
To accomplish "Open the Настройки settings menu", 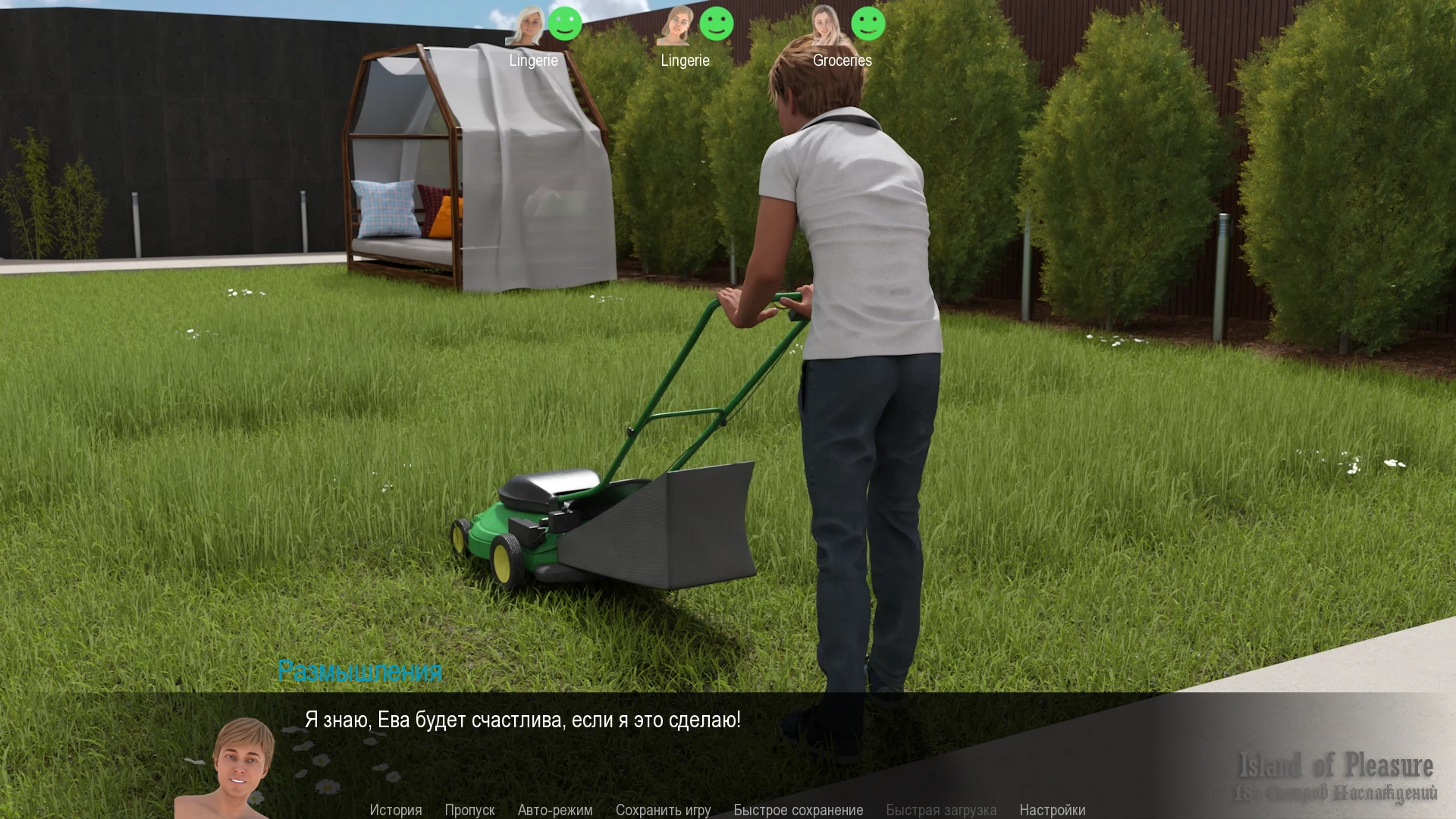I will [x=1052, y=810].
